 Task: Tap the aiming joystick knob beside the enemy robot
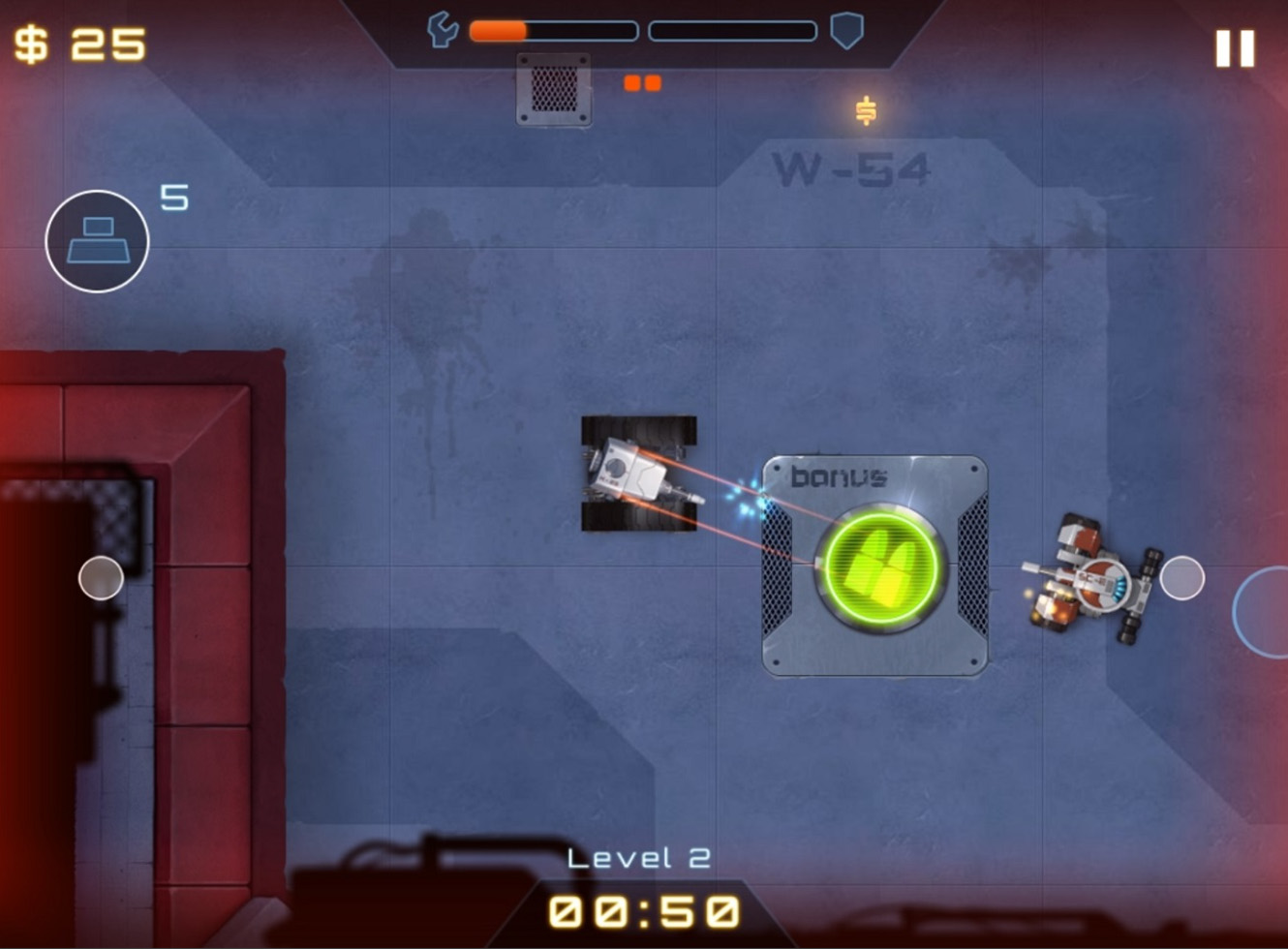[1181, 578]
